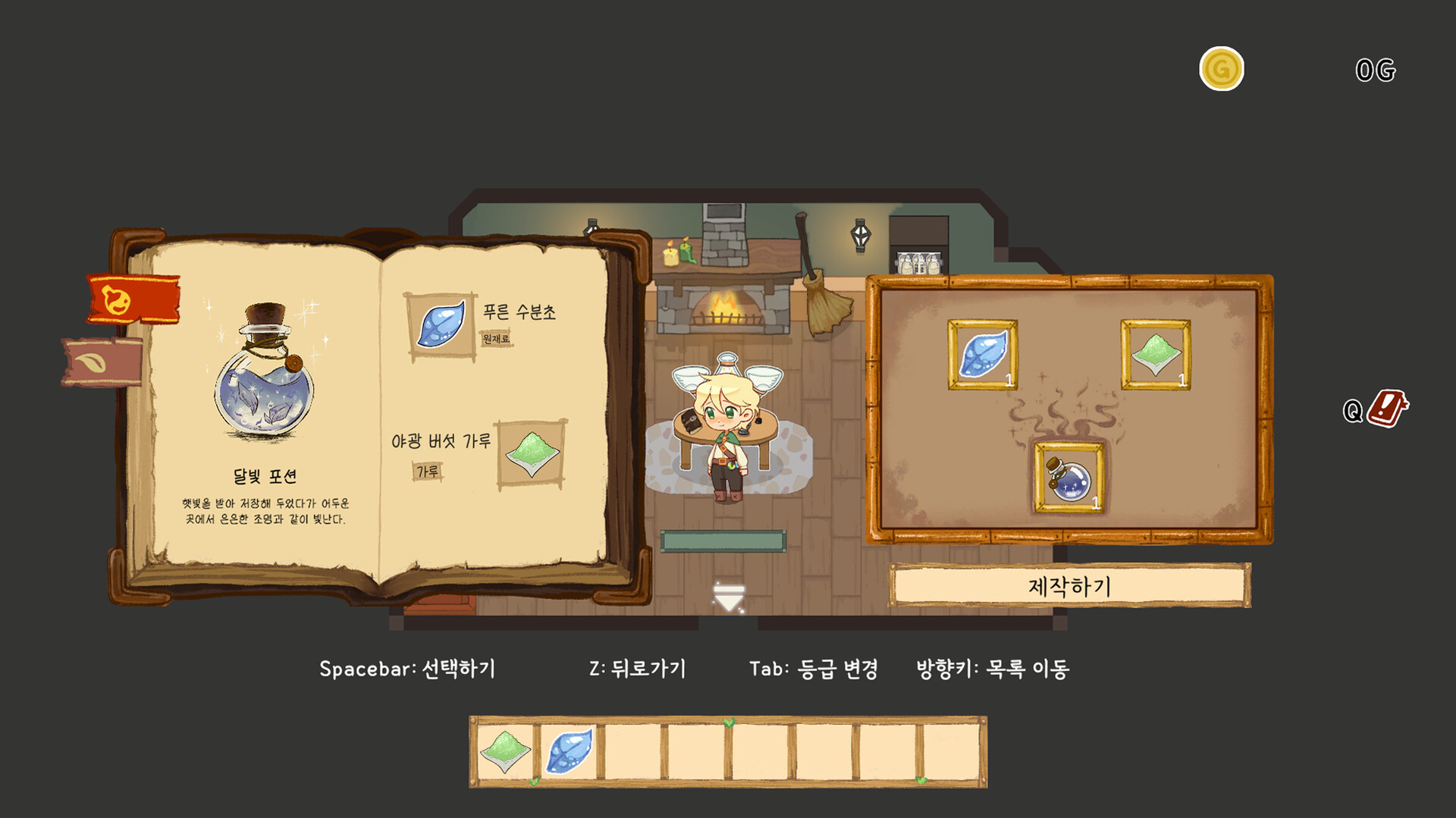Click the gold coin icon in the top corner
1456x818 pixels.
click(1222, 69)
